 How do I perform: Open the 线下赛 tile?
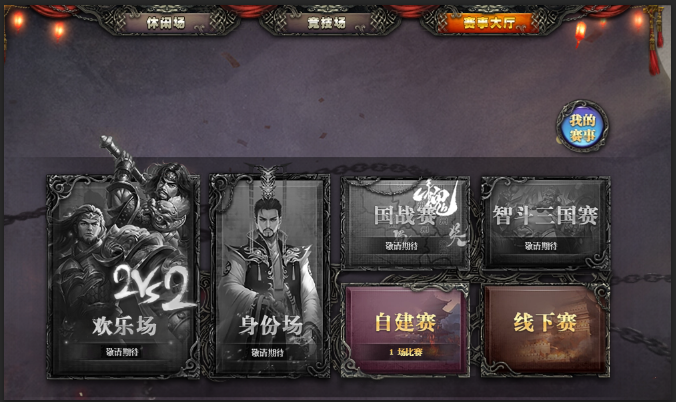coord(545,329)
